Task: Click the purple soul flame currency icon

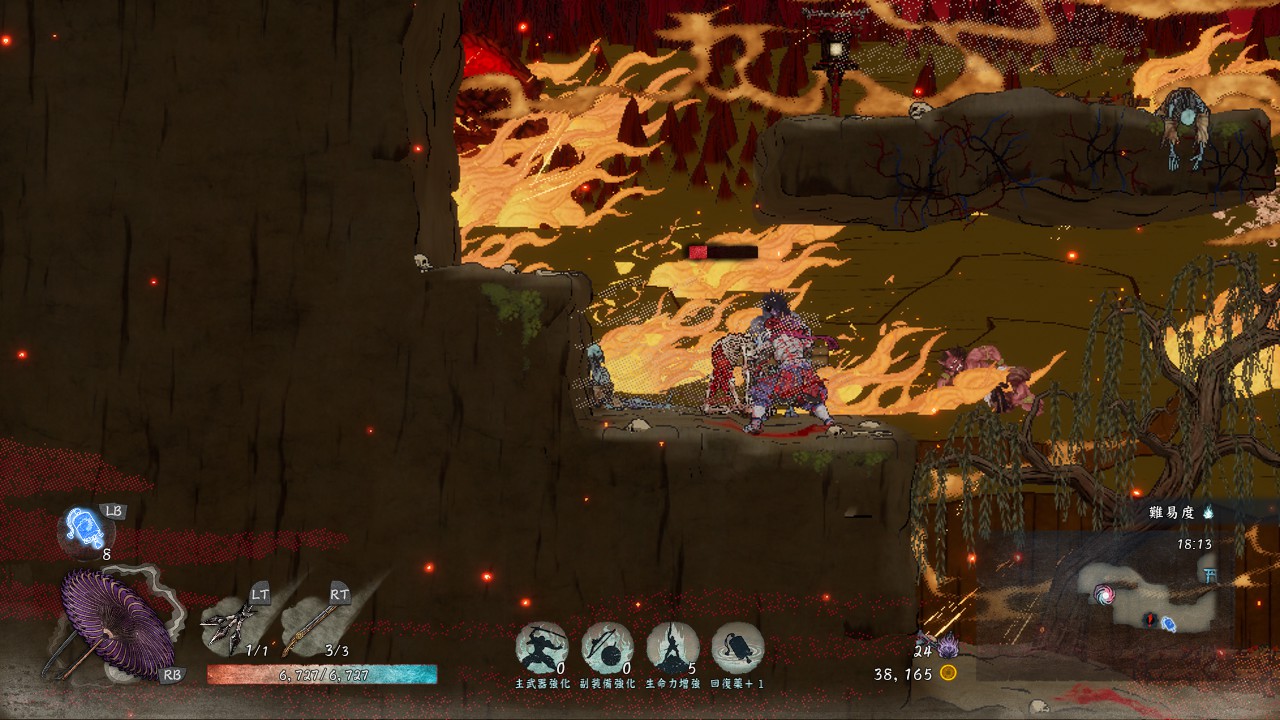Action: click(948, 646)
